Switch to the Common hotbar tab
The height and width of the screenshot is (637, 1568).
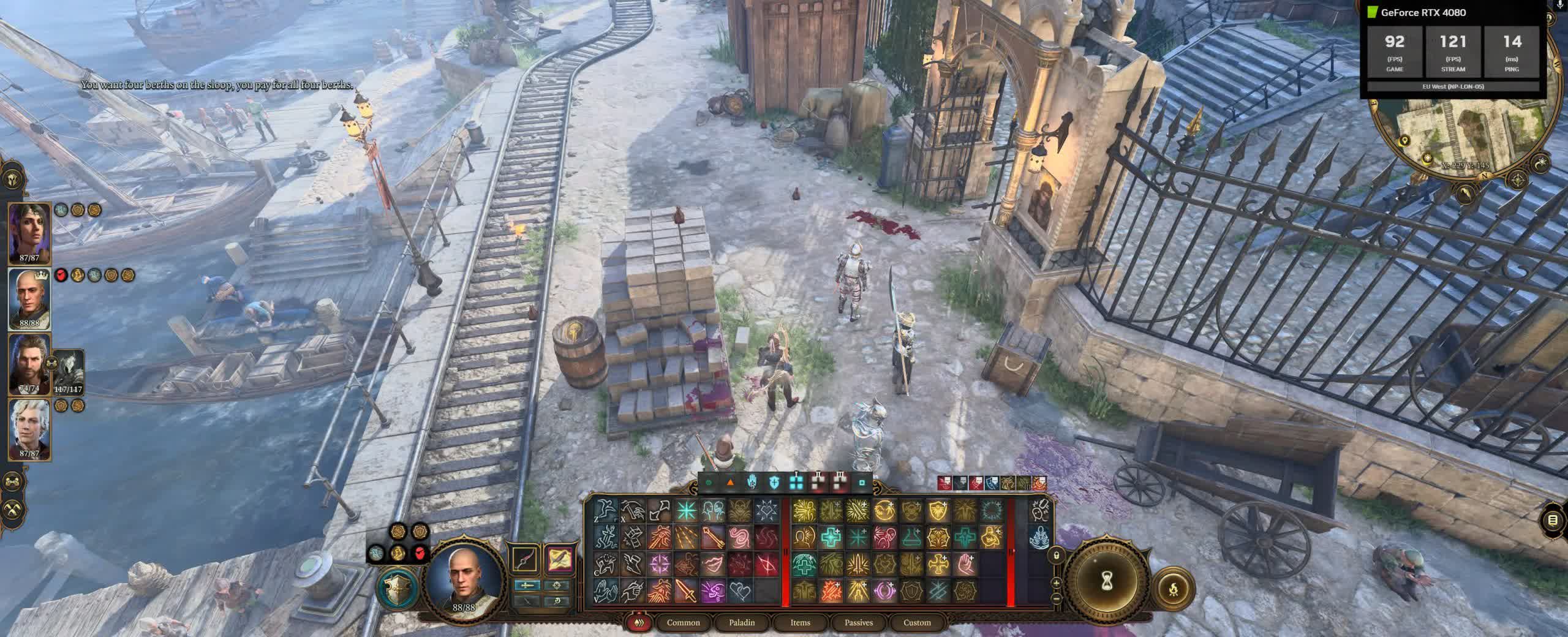(x=683, y=622)
